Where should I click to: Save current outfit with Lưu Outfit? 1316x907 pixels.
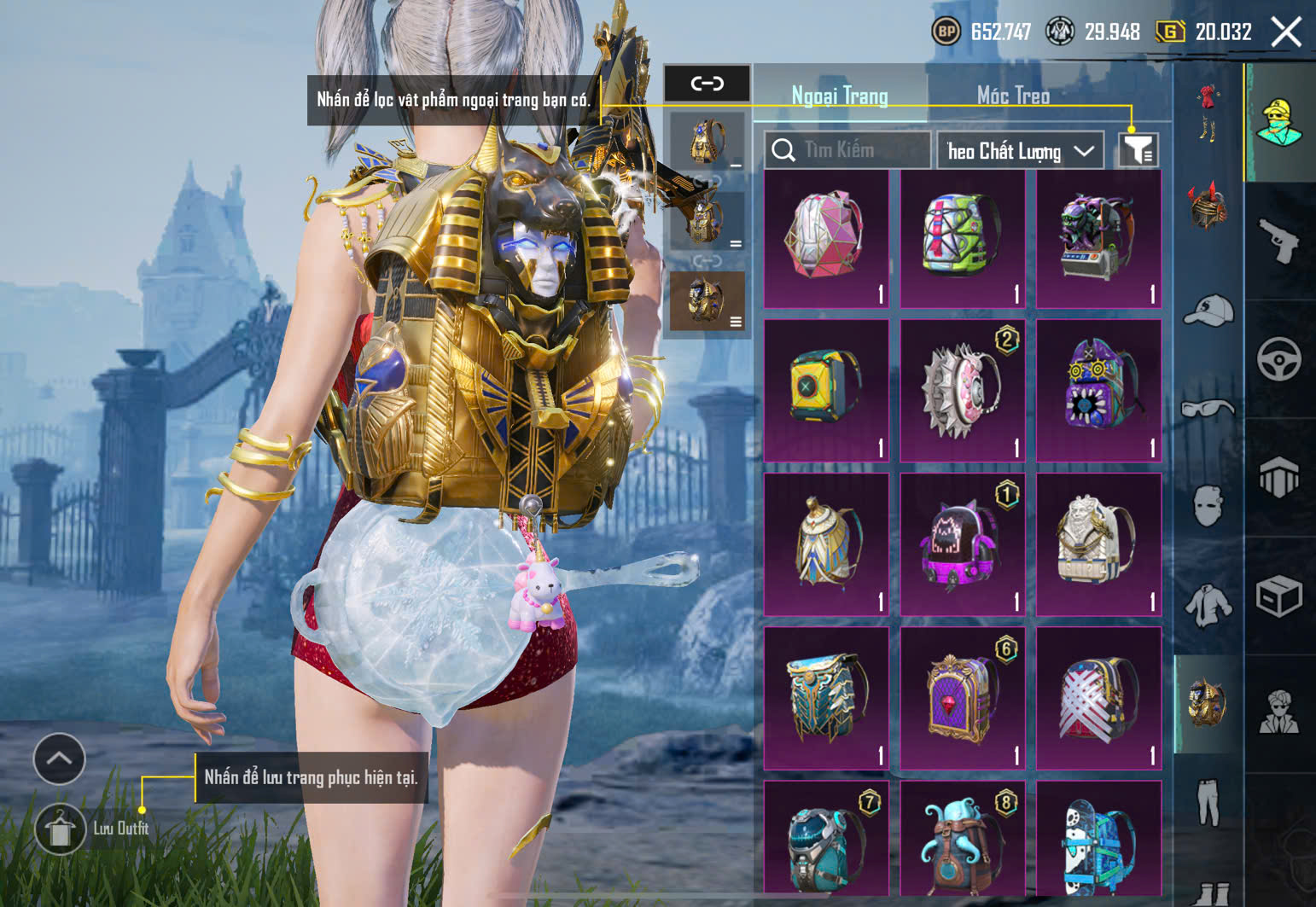click(x=60, y=828)
